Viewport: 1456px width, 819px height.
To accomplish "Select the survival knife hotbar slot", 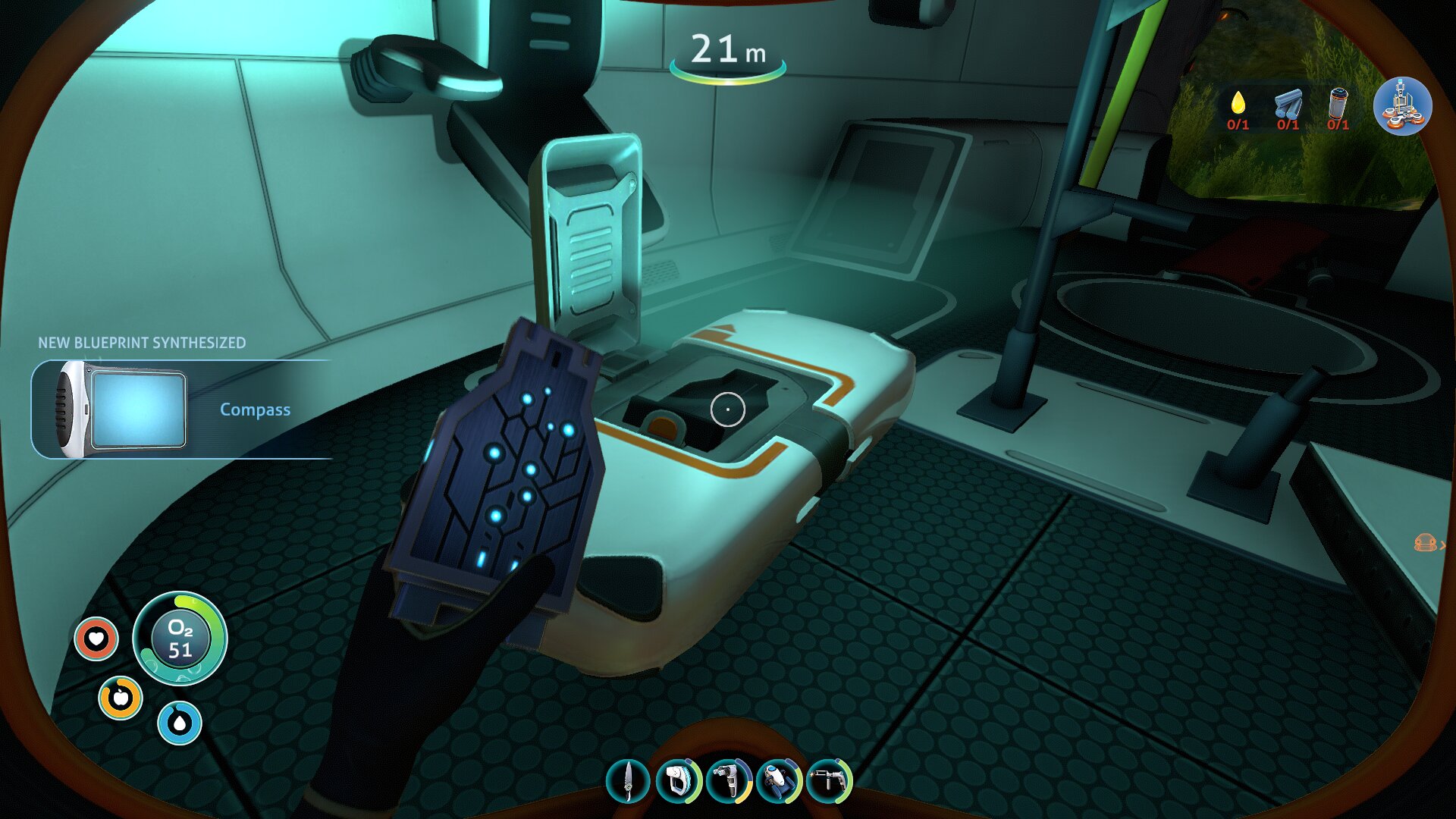I will pyautogui.click(x=628, y=780).
